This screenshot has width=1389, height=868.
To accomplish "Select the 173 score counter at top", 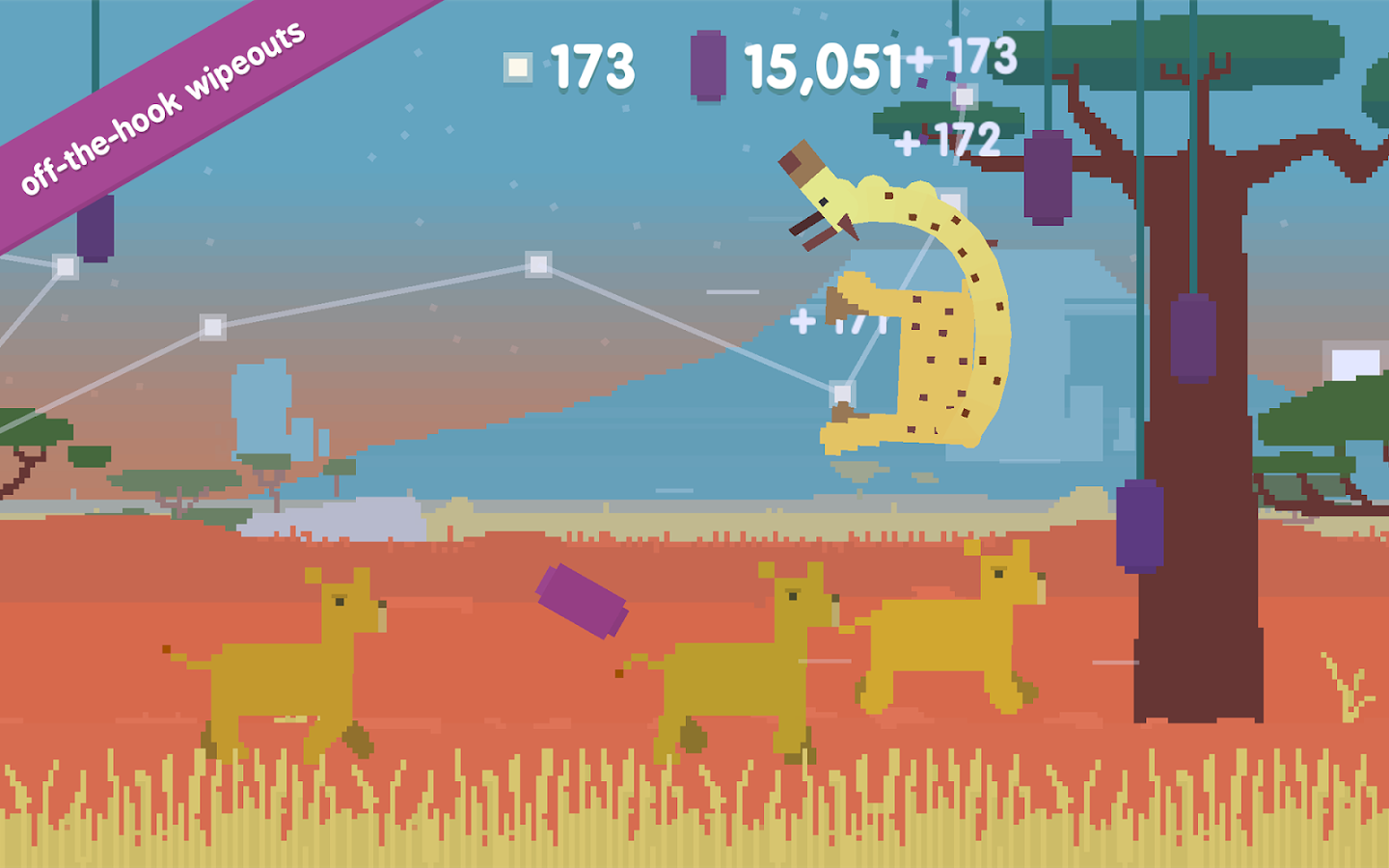I will pyautogui.click(x=589, y=68).
